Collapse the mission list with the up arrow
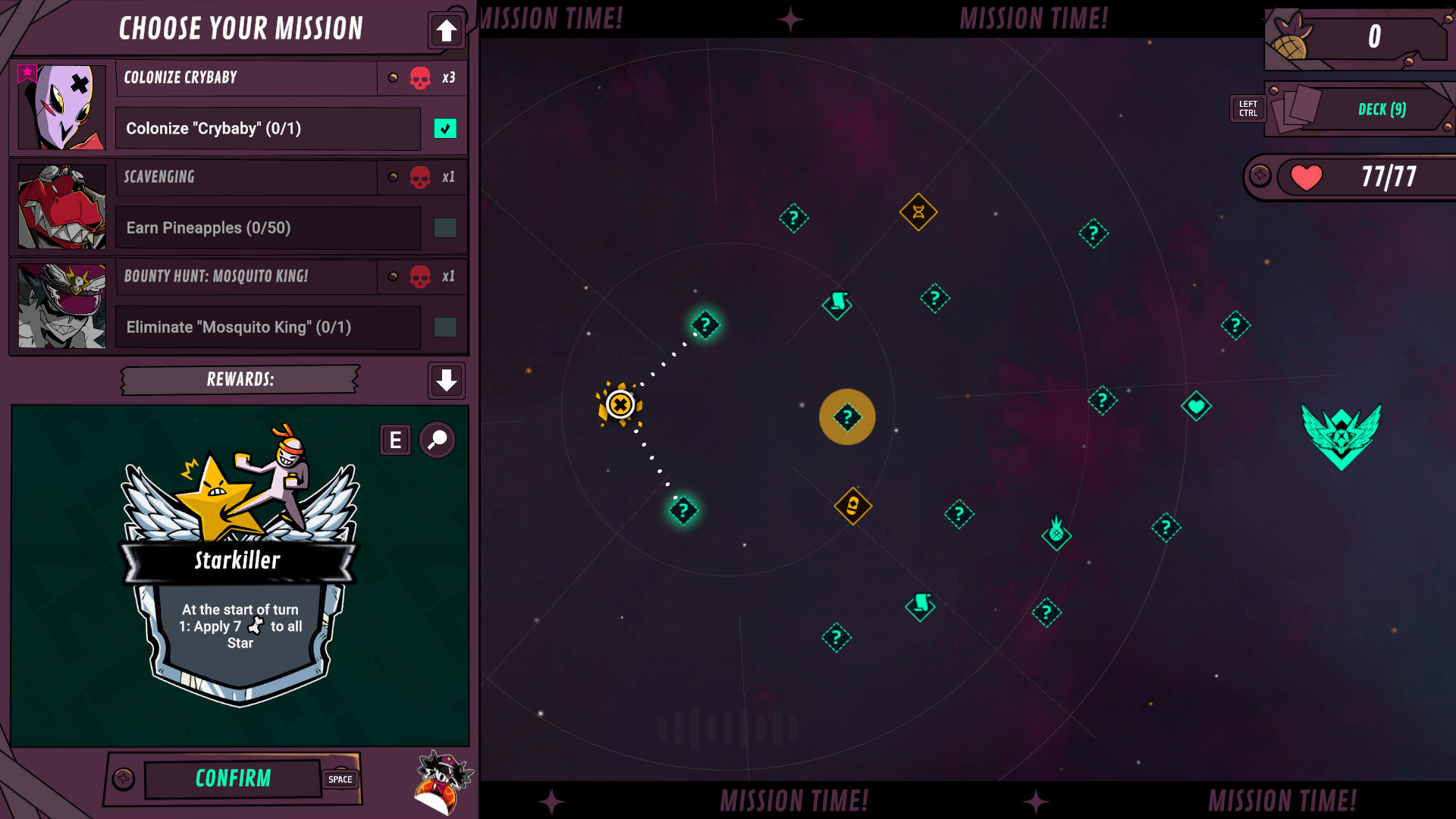This screenshot has height=819, width=1456. (446, 32)
